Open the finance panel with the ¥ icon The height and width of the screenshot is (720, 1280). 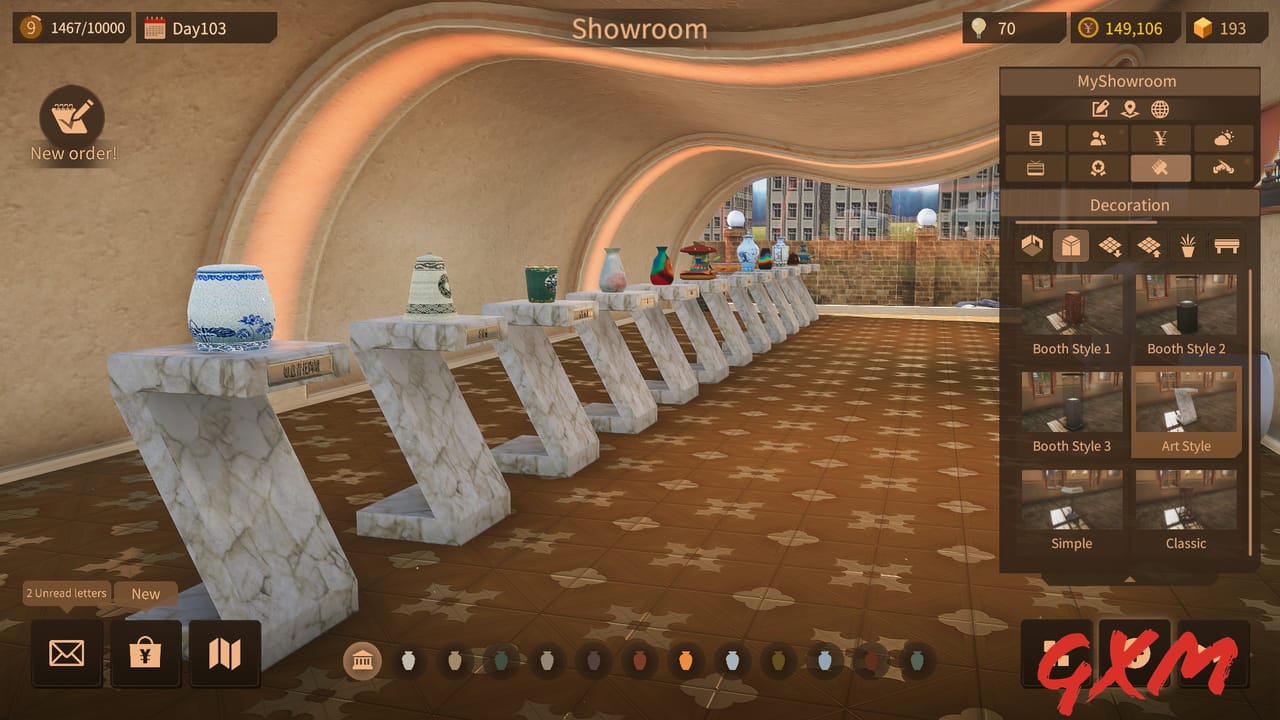pyautogui.click(x=1160, y=138)
